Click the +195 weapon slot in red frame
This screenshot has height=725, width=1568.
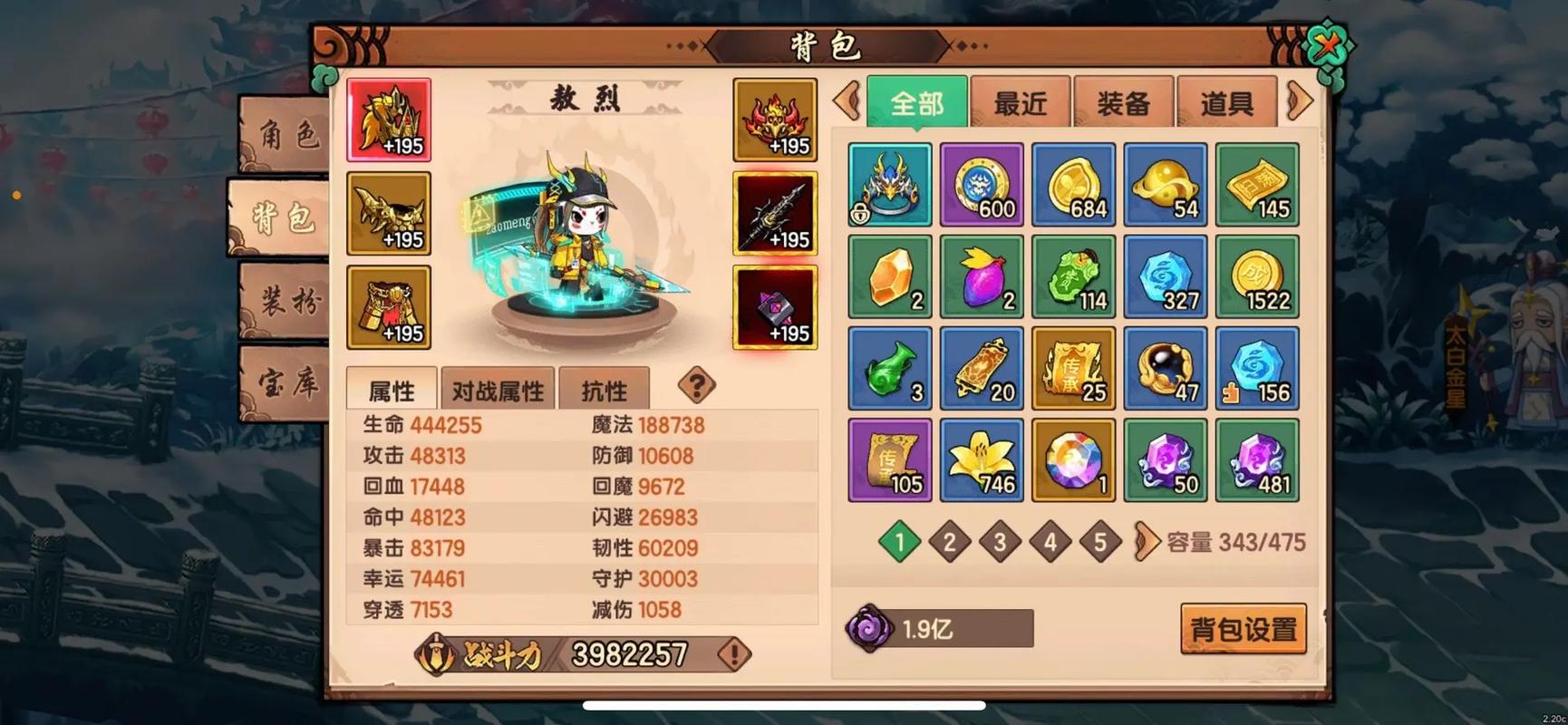tap(775, 215)
